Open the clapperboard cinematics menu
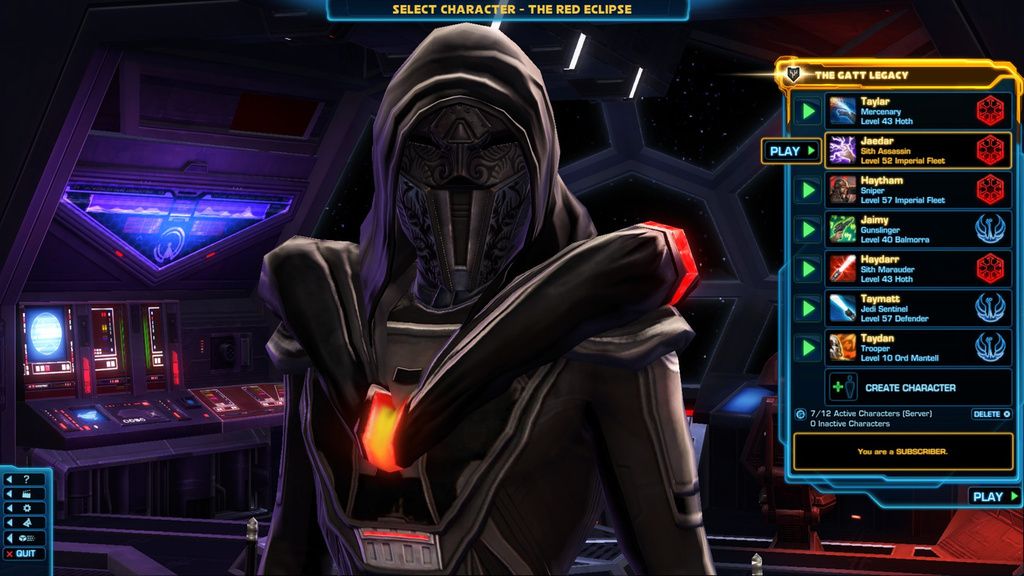 [x=24, y=494]
